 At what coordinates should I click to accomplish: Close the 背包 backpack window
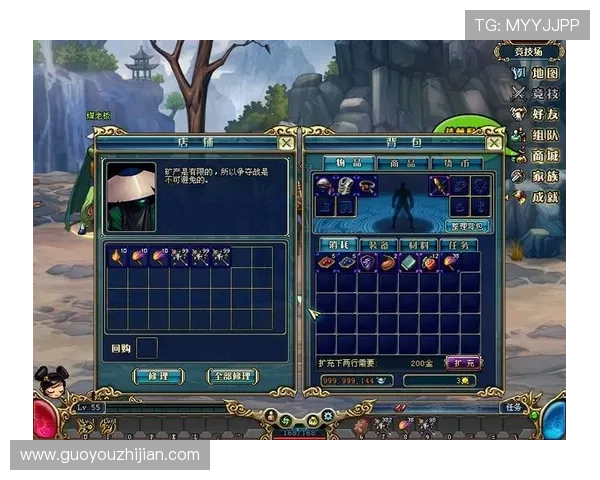492,143
